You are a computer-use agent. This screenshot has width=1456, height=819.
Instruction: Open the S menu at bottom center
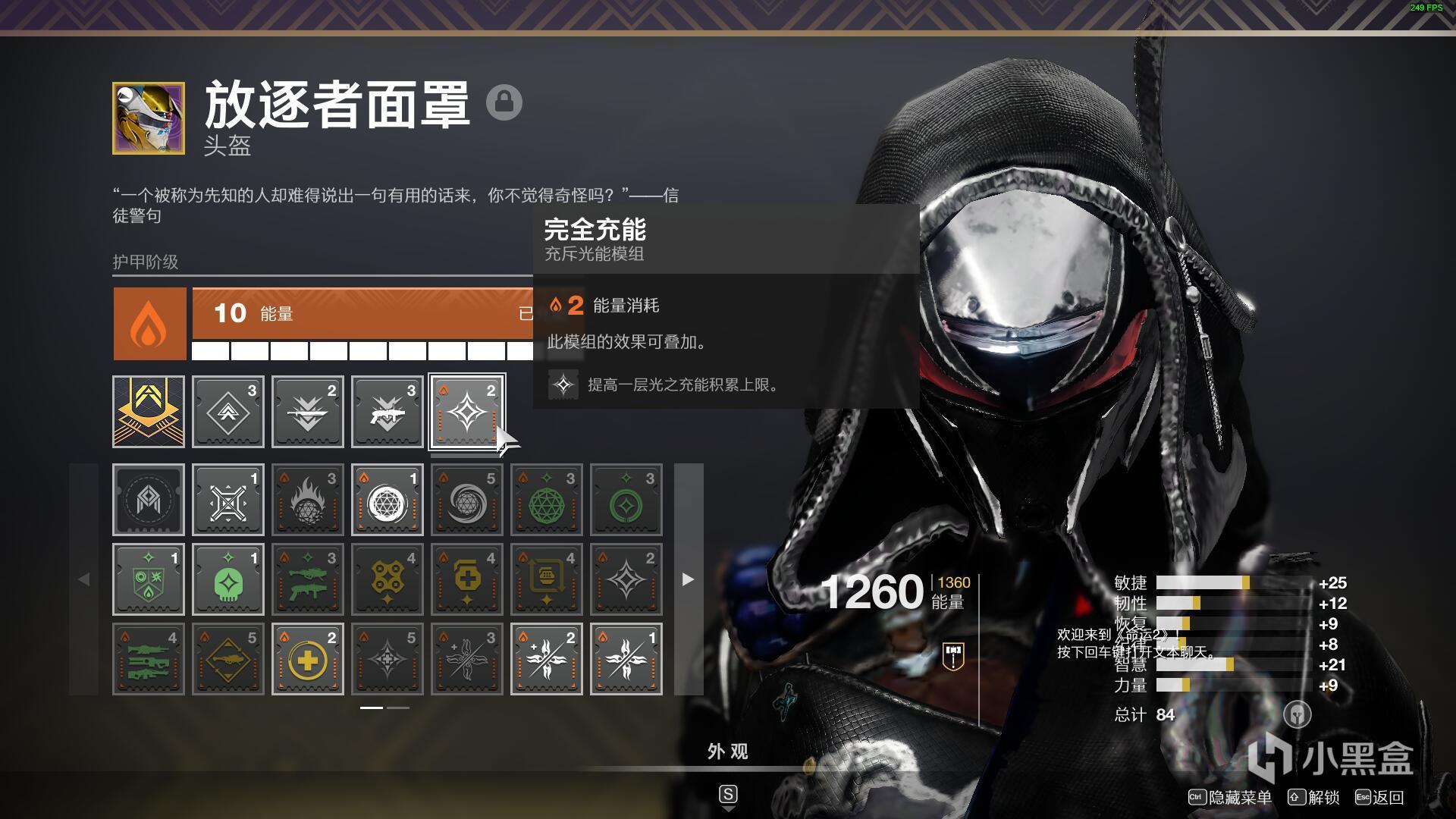coord(728,795)
